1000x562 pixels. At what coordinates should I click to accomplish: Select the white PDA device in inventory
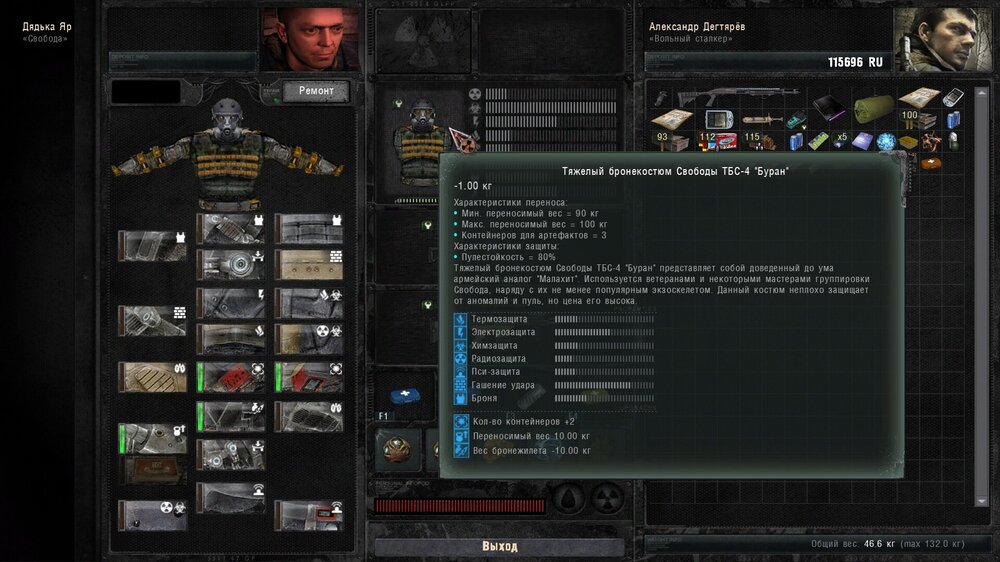coord(953,97)
